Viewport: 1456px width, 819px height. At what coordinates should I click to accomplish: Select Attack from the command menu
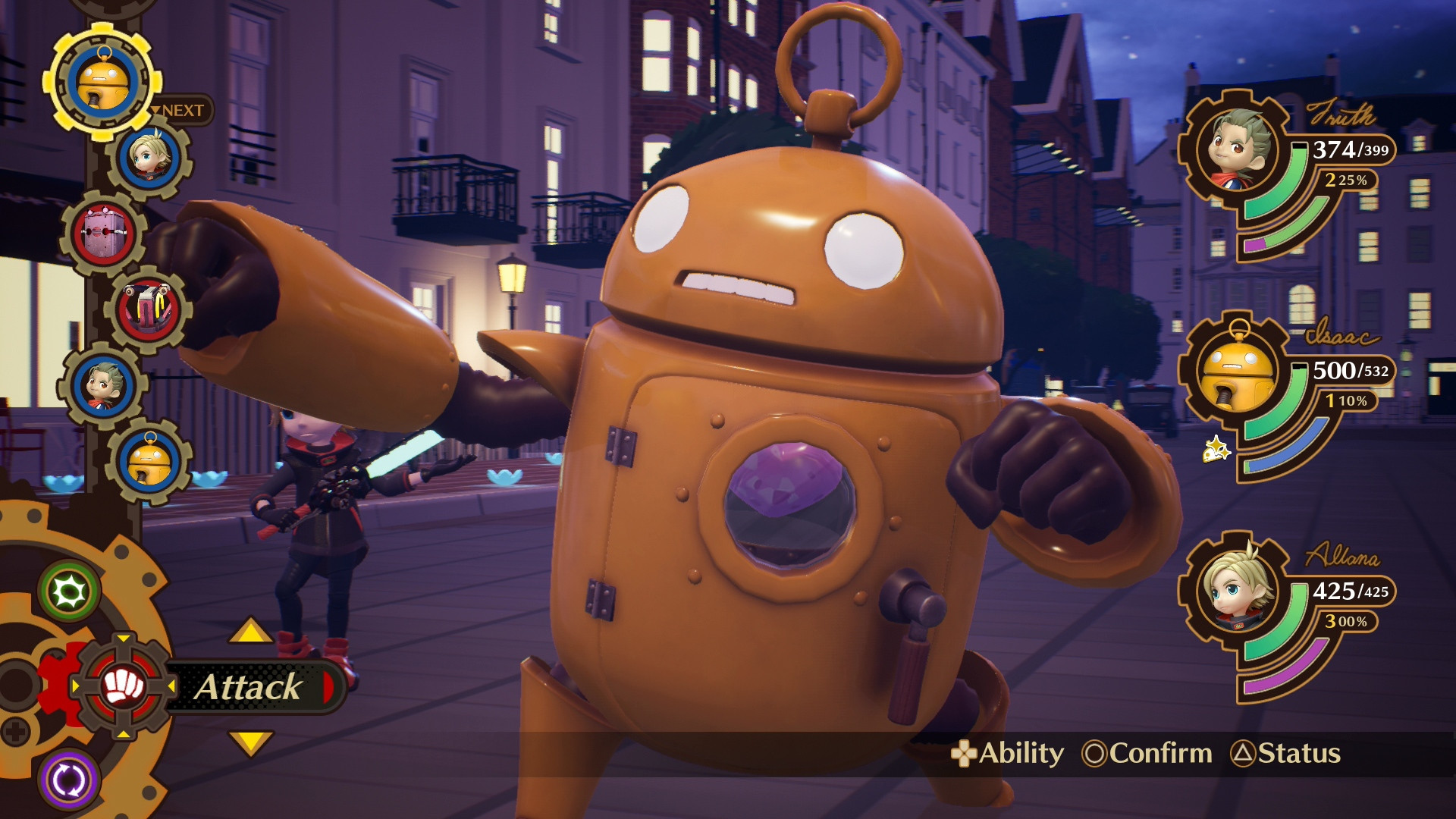click(249, 686)
